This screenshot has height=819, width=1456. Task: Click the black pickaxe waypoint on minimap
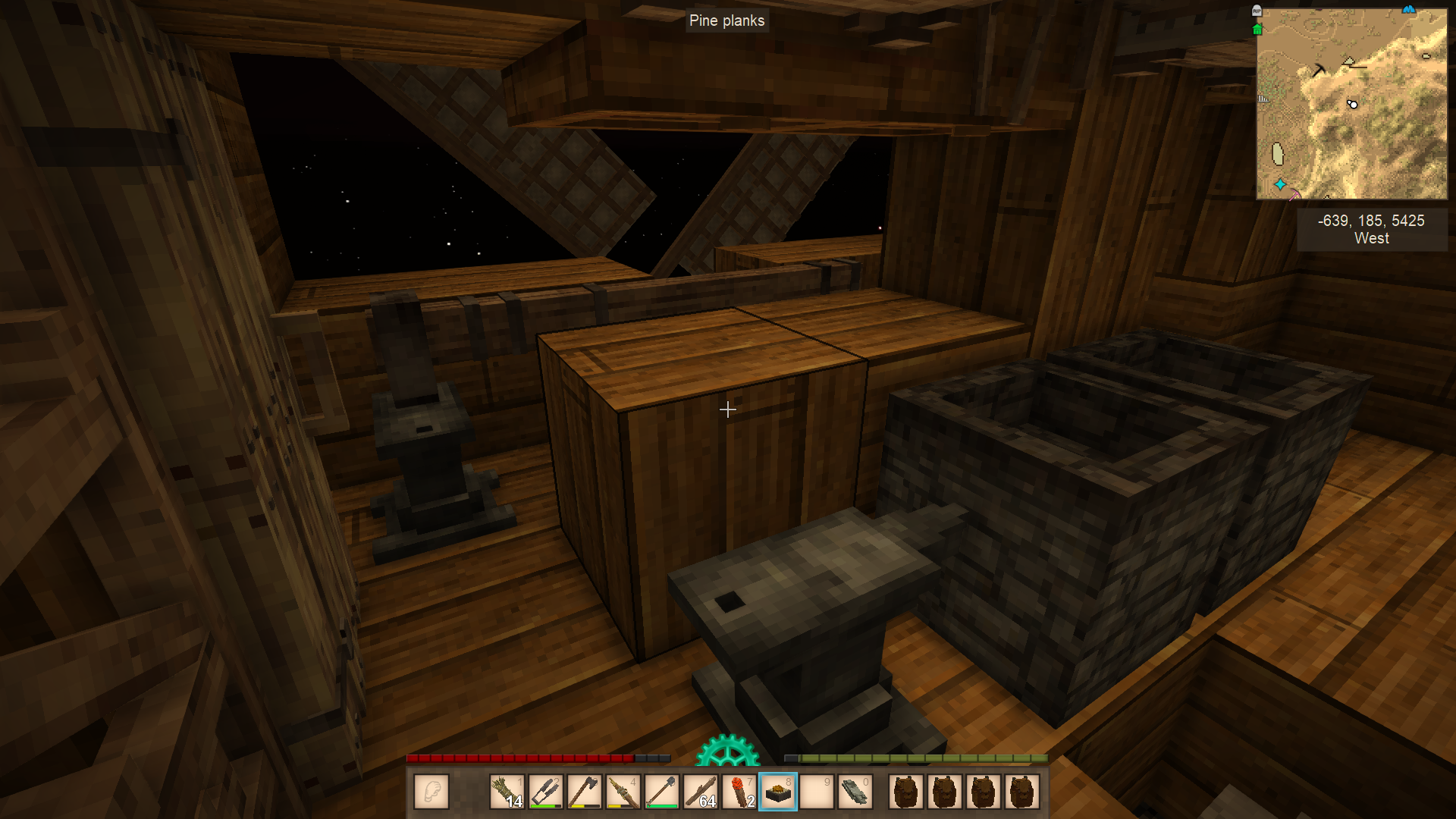(1319, 70)
